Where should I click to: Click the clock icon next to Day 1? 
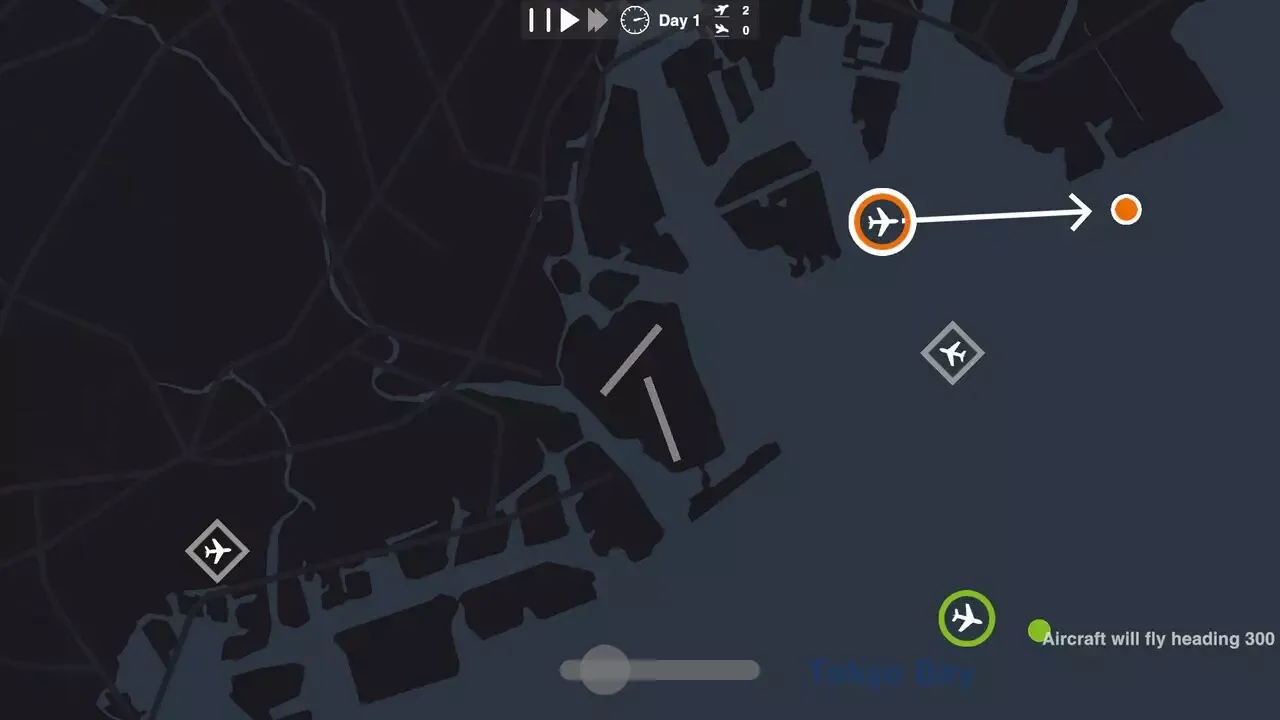[635, 19]
